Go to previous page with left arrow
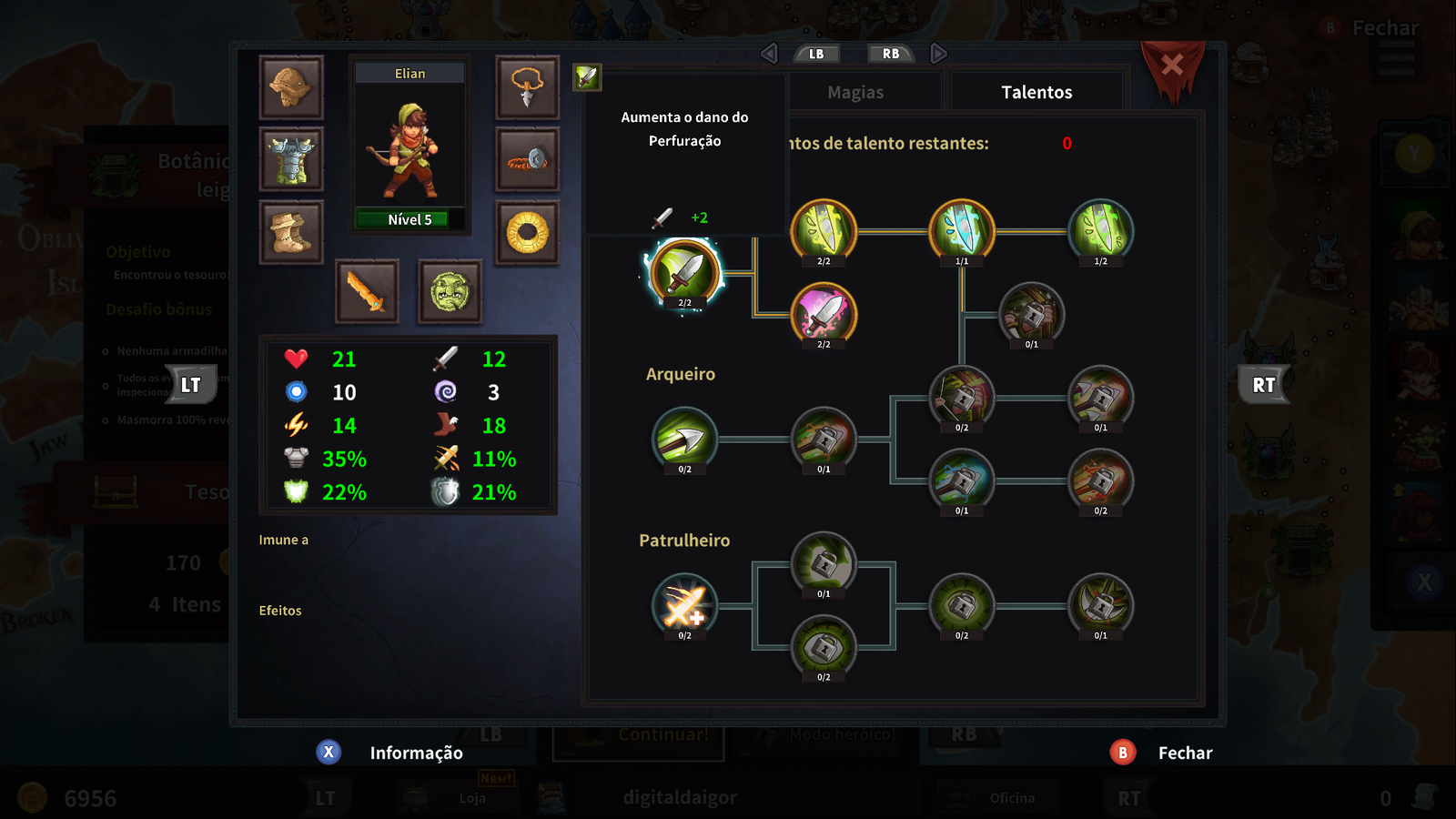Screen dimensions: 1456x819 point(769,54)
